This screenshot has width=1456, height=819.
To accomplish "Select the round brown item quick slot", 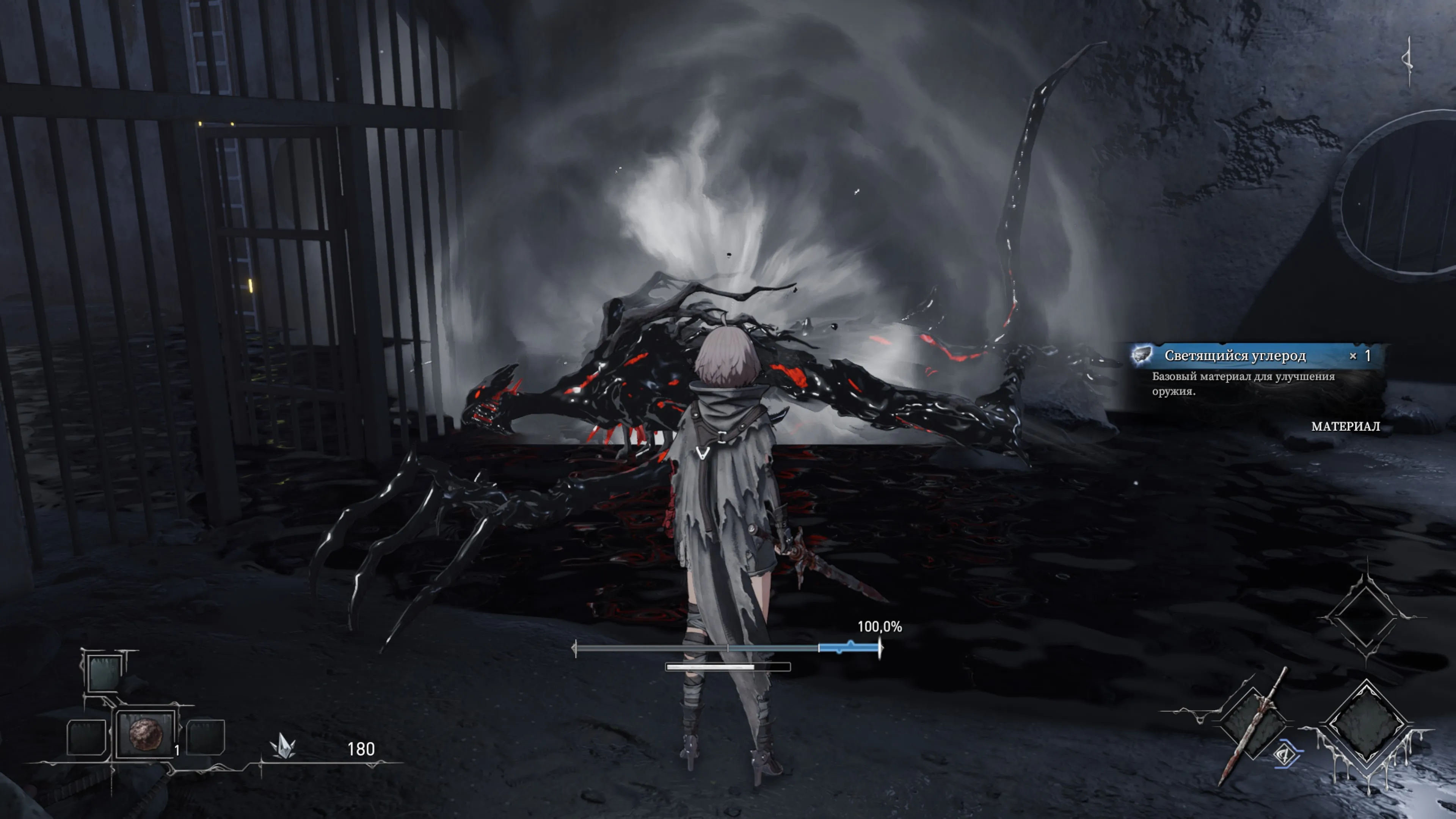I will point(146,734).
